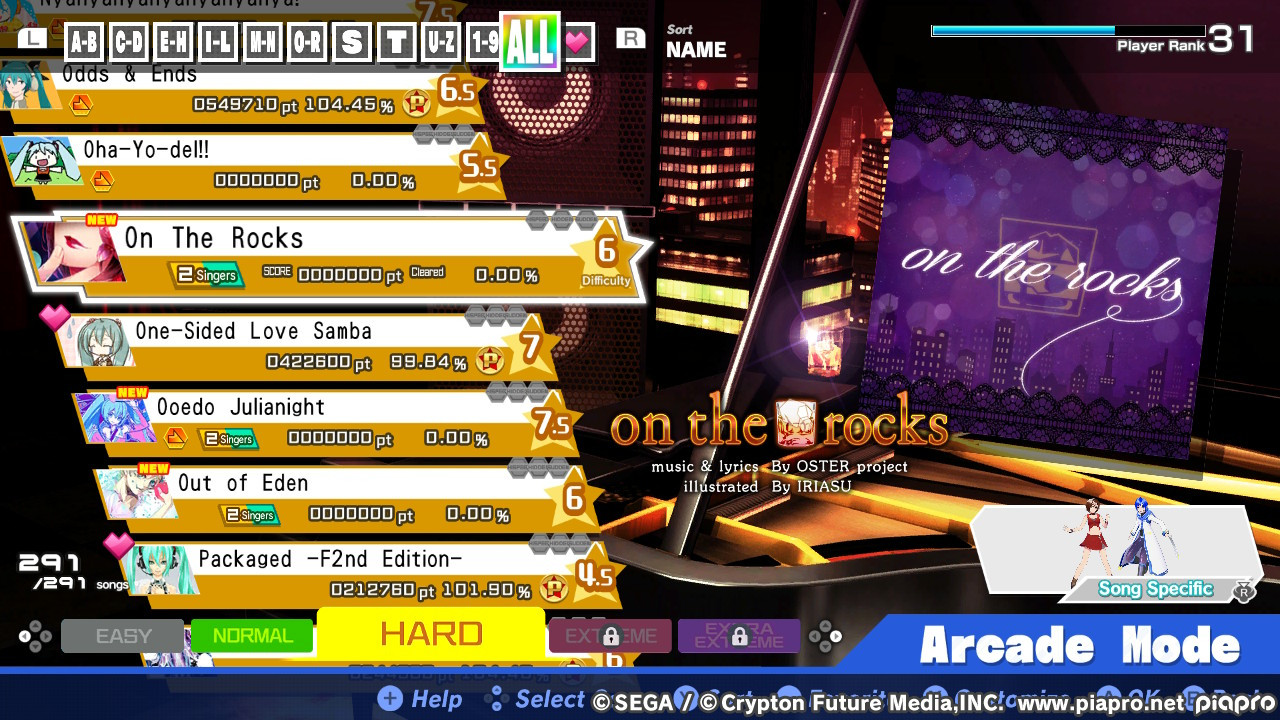The width and height of the screenshot is (1280, 720).
Task: Select the NORMAL difficulty option
Action: (x=252, y=634)
